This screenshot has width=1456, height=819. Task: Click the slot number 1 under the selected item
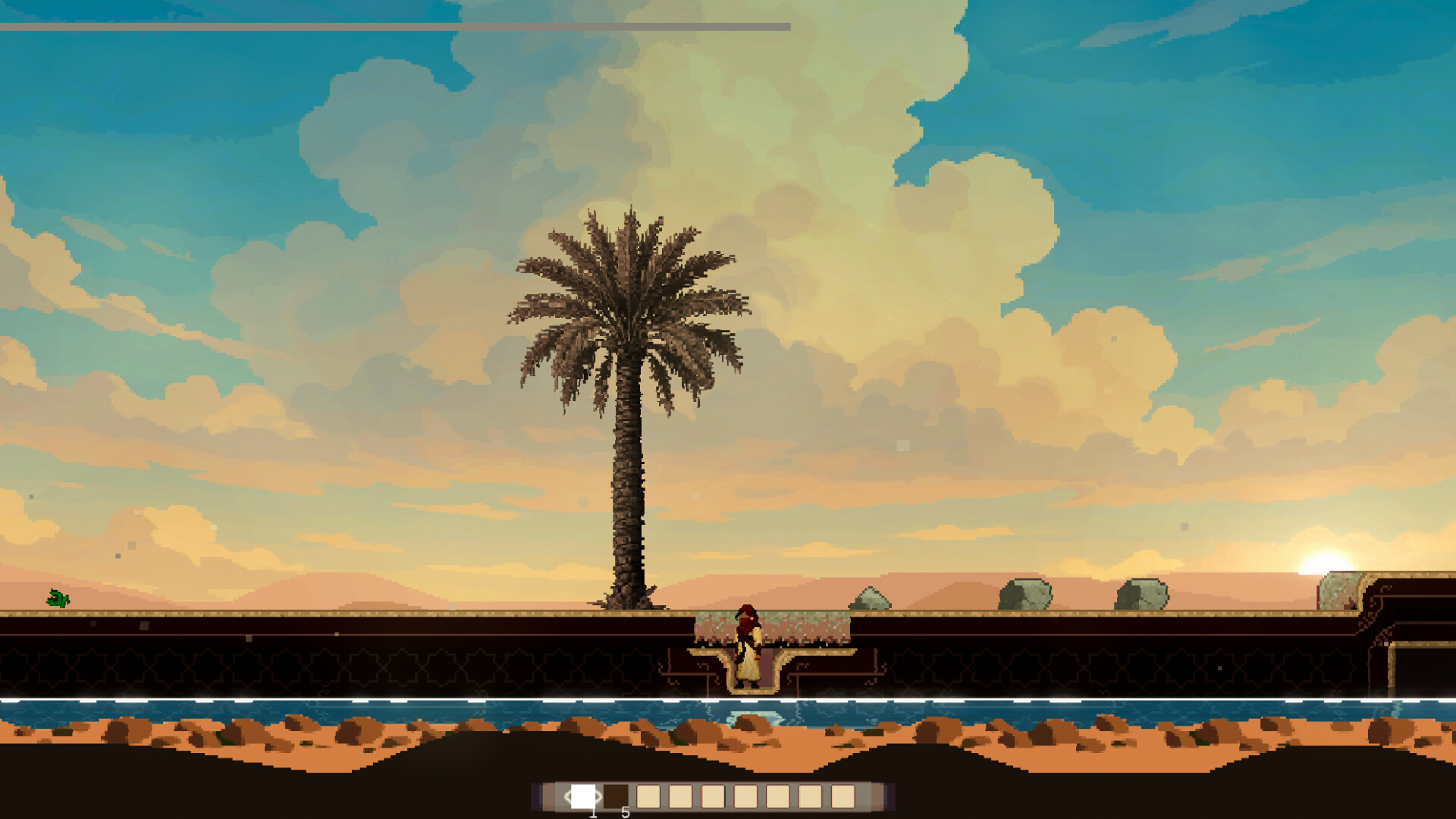593,812
